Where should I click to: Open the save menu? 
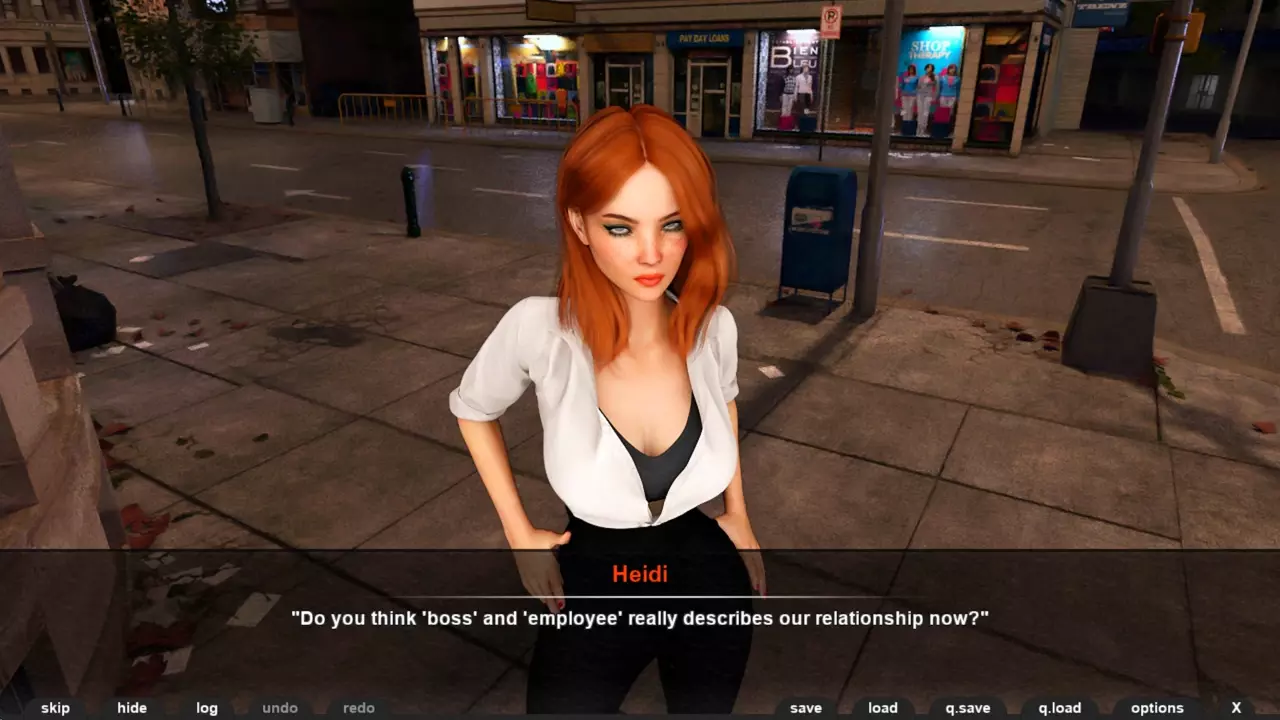[805, 708]
